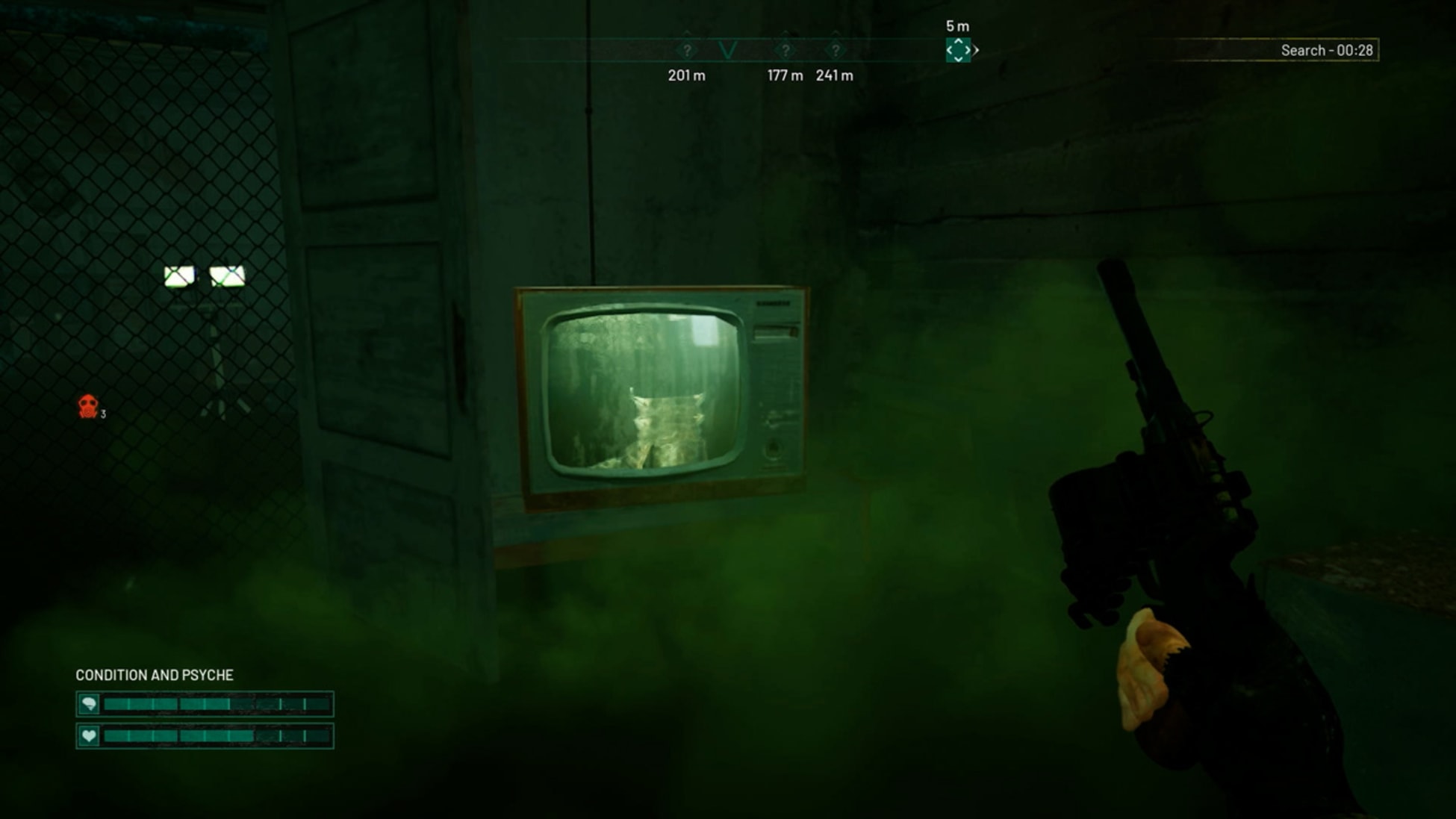The height and width of the screenshot is (819, 1456).
Task: Click the up arrow inside the 5 m marker
Action: (959, 41)
